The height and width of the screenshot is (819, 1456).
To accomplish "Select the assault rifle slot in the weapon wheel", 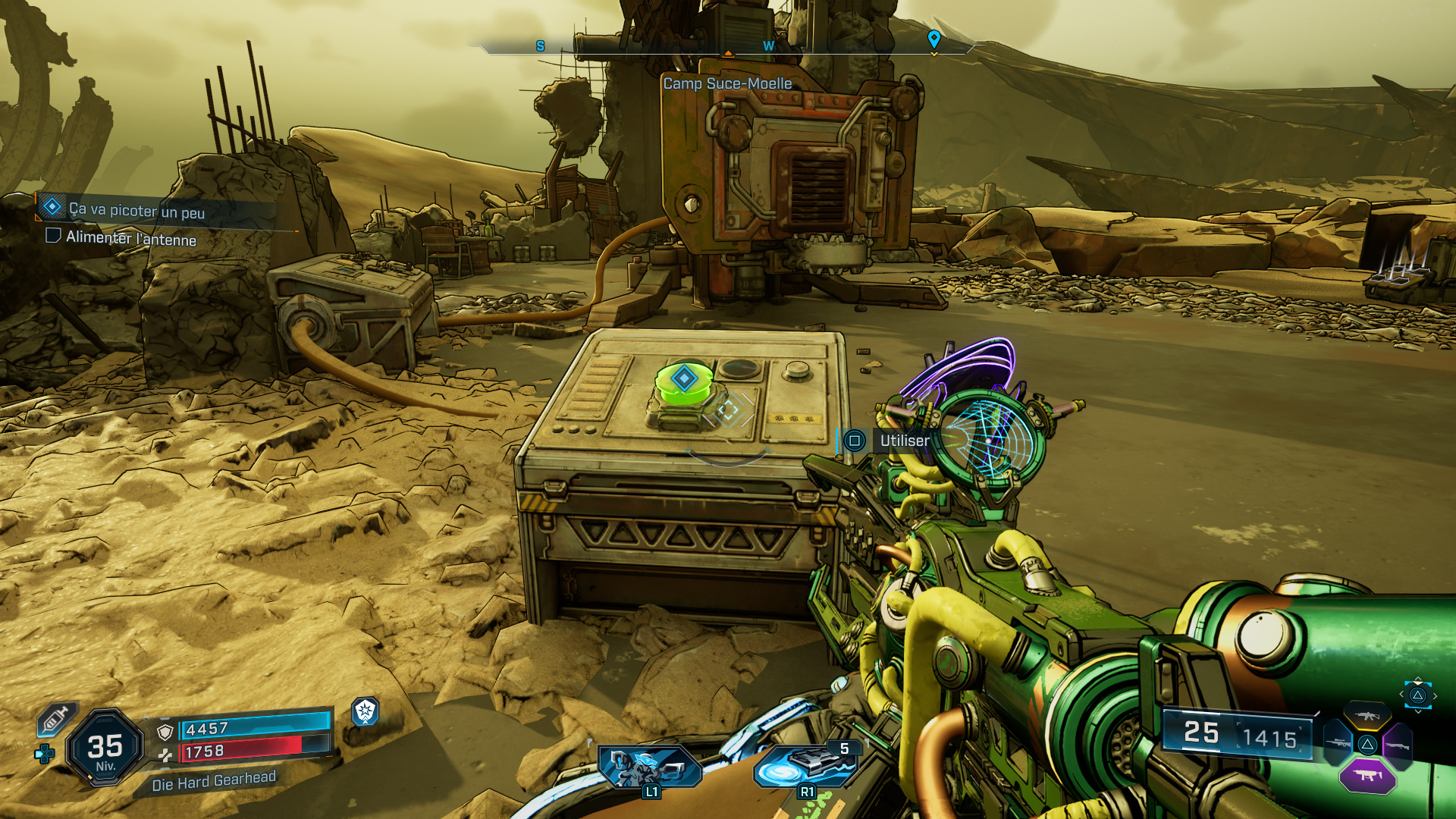I will click(1367, 716).
